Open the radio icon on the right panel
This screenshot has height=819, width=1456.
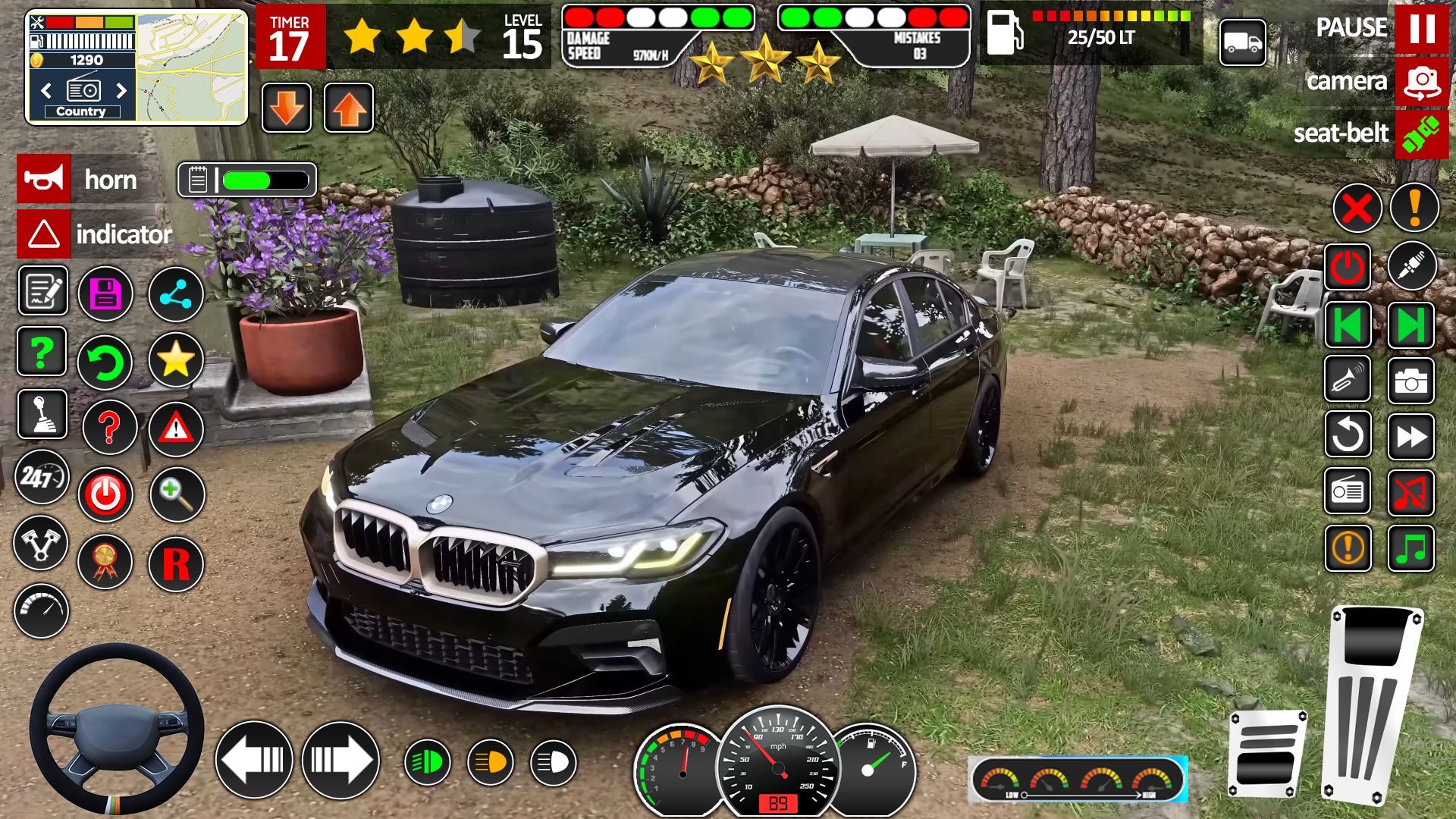(x=1348, y=491)
